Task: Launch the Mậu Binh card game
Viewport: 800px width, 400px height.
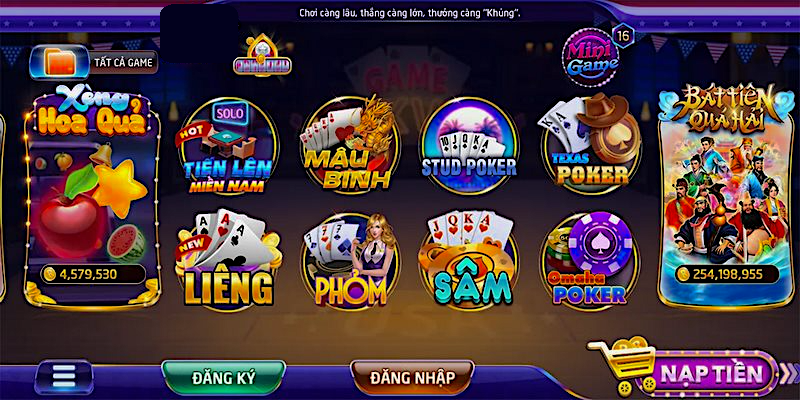Action: tap(345, 145)
